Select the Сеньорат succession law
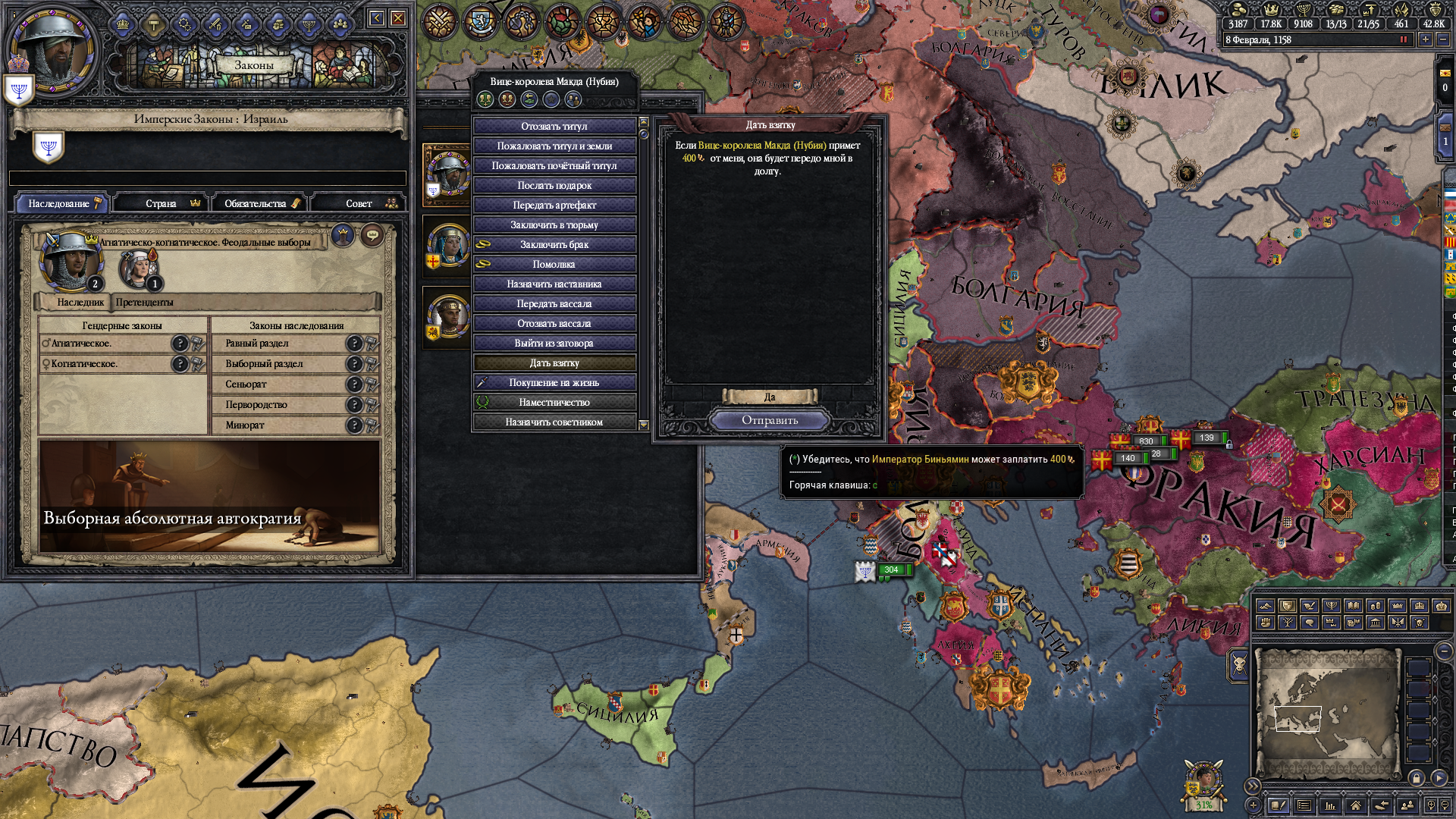 point(246,384)
